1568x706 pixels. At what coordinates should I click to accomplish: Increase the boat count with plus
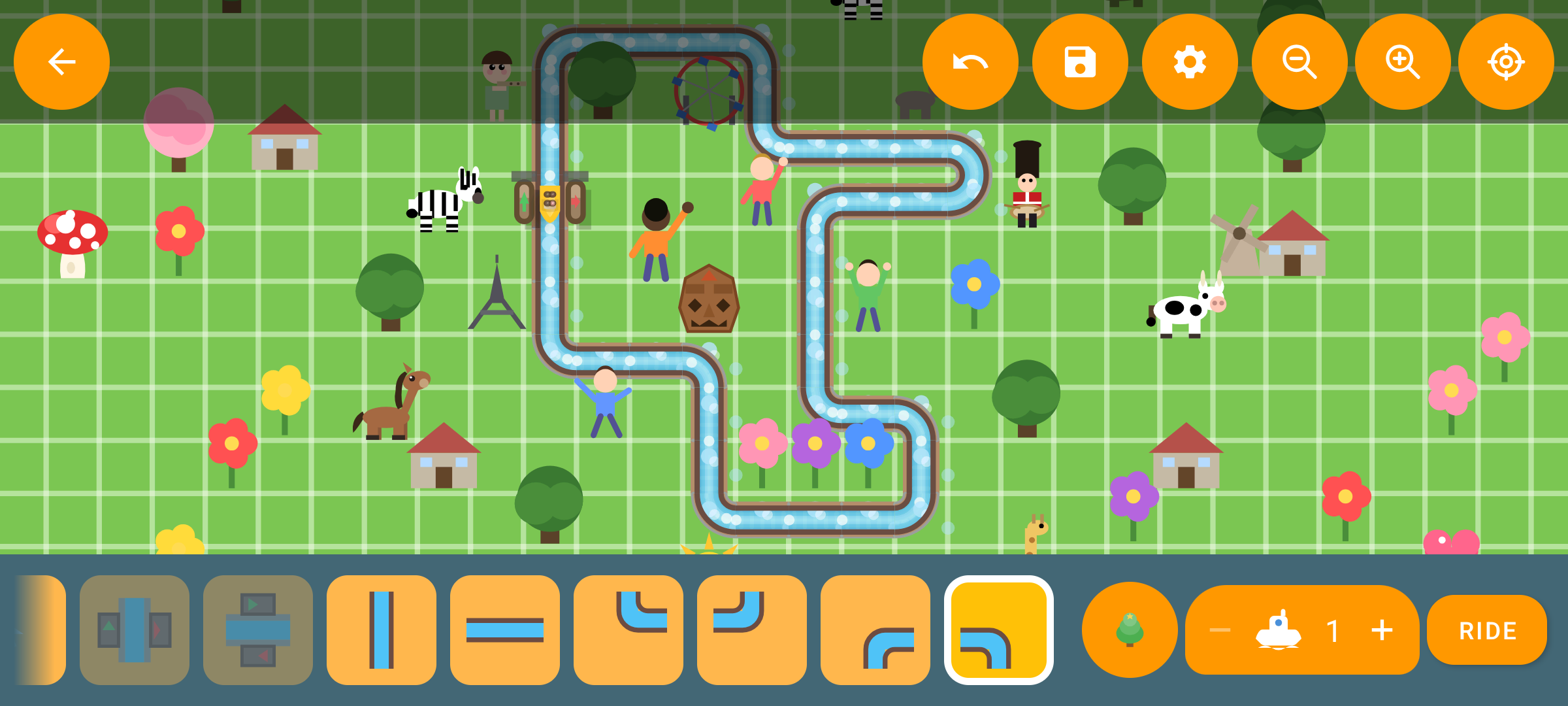[1383, 630]
